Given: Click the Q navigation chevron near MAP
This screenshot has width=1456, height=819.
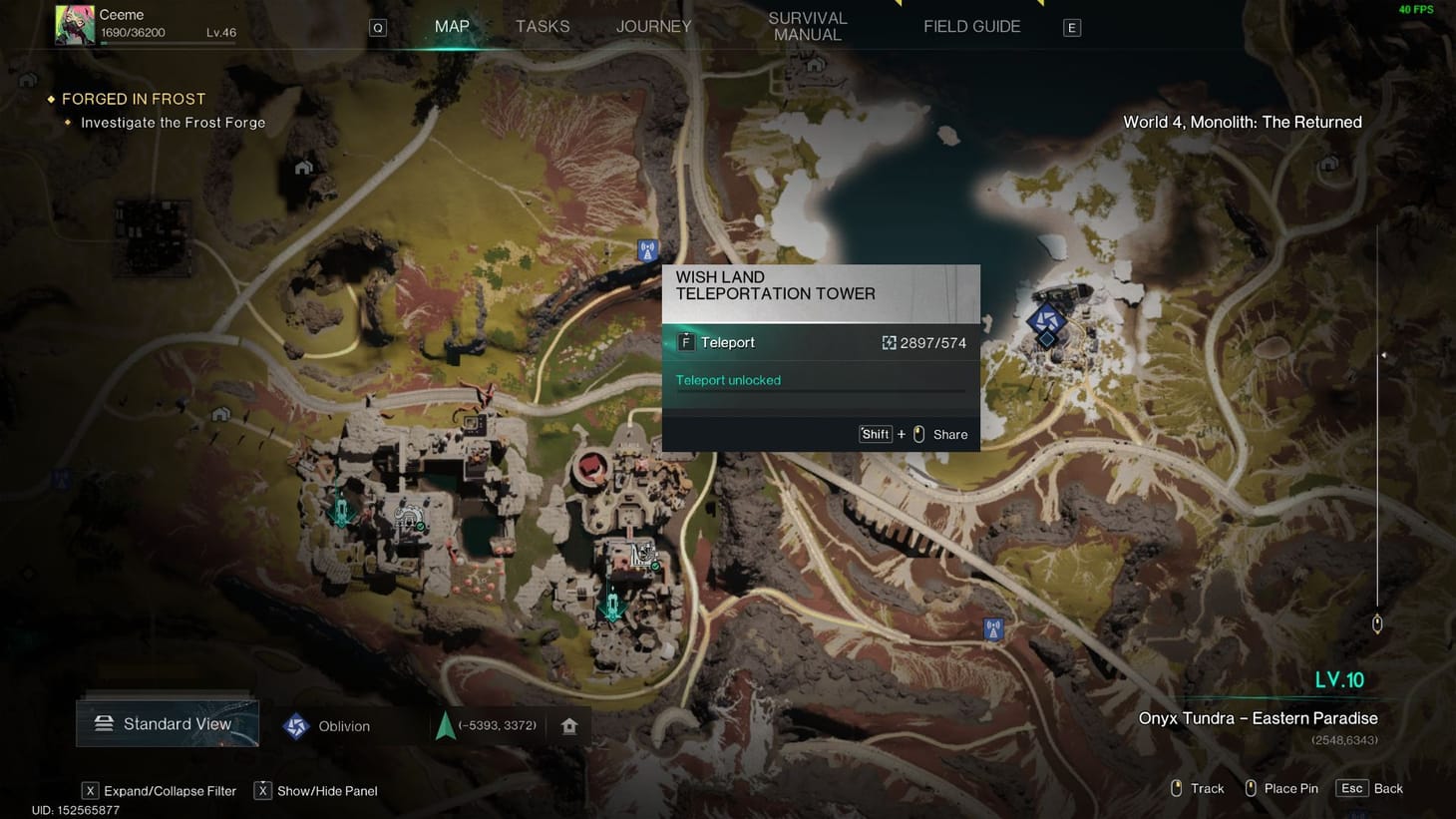Looking at the screenshot, I should coord(378,27).
